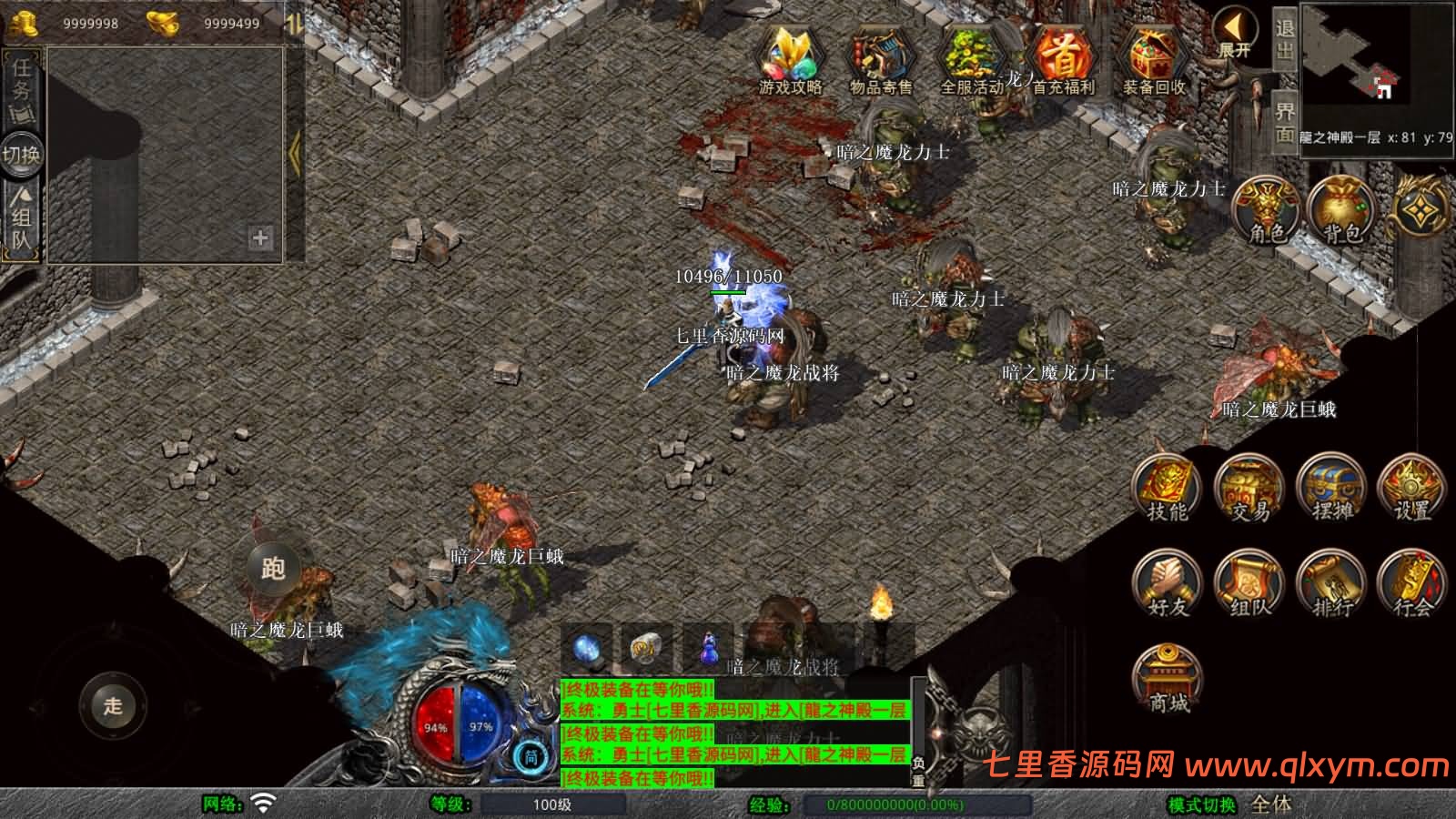Open the 摆摊 stall menu
Viewport: 1456px width, 819px height.
point(1331,488)
